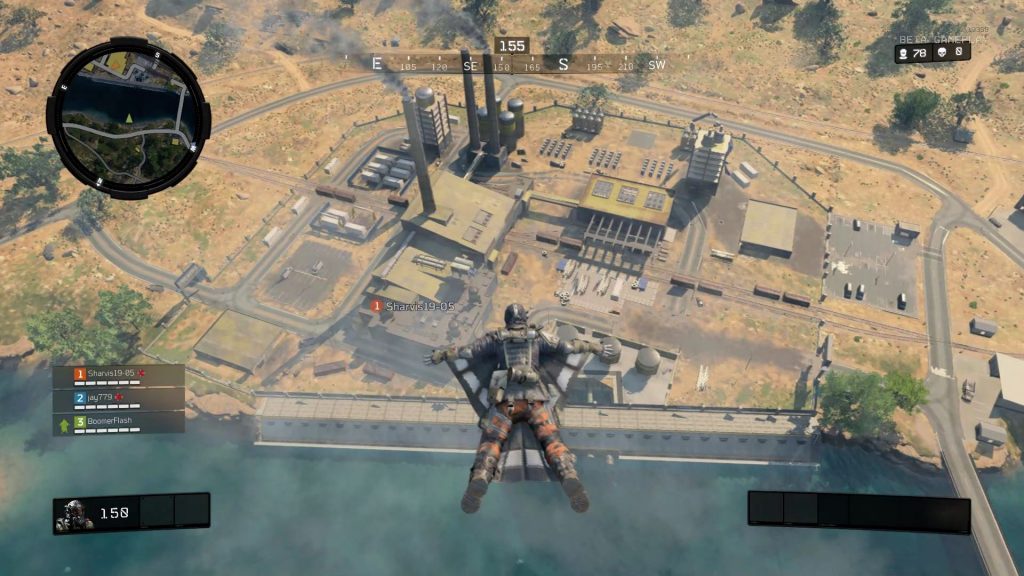This screenshot has height=576, width=1024.
Task: Select the floating Sharvis teammate name marker
Action: (x=414, y=306)
